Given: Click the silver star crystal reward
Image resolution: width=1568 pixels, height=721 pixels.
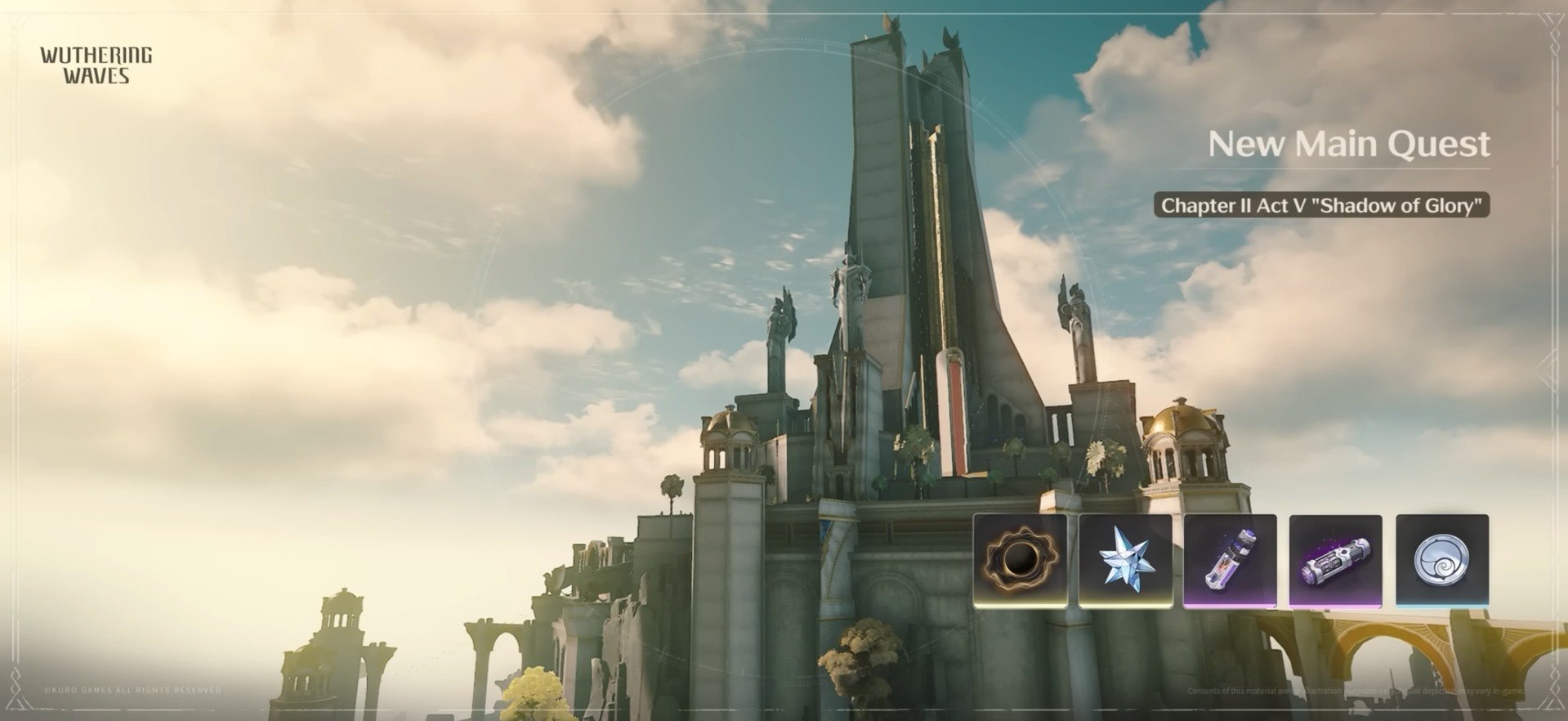Looking at the screenshot, I should [x=1125, y=560].
